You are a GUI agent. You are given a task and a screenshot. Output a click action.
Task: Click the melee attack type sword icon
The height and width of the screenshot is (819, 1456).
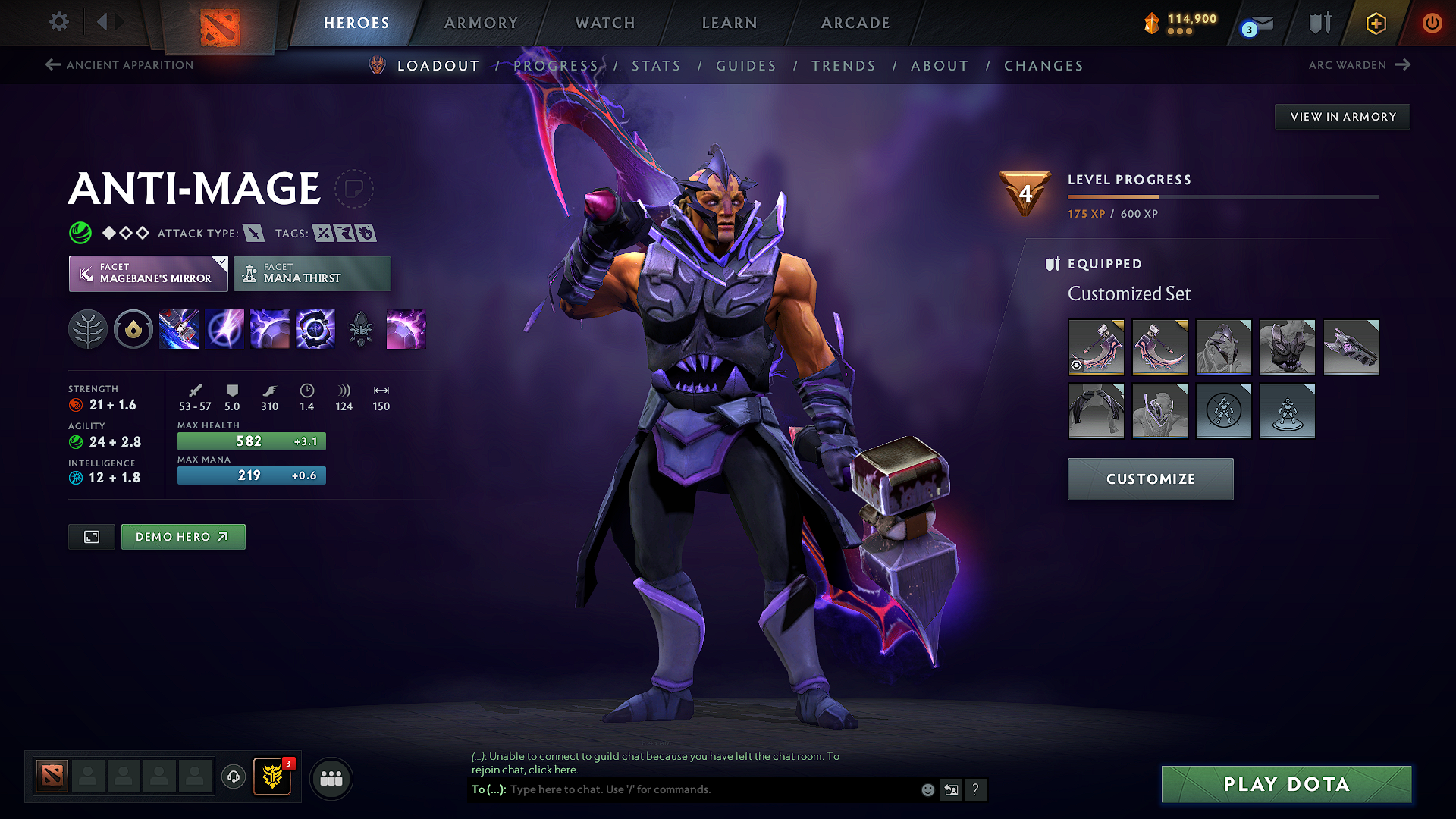[253, 233]
